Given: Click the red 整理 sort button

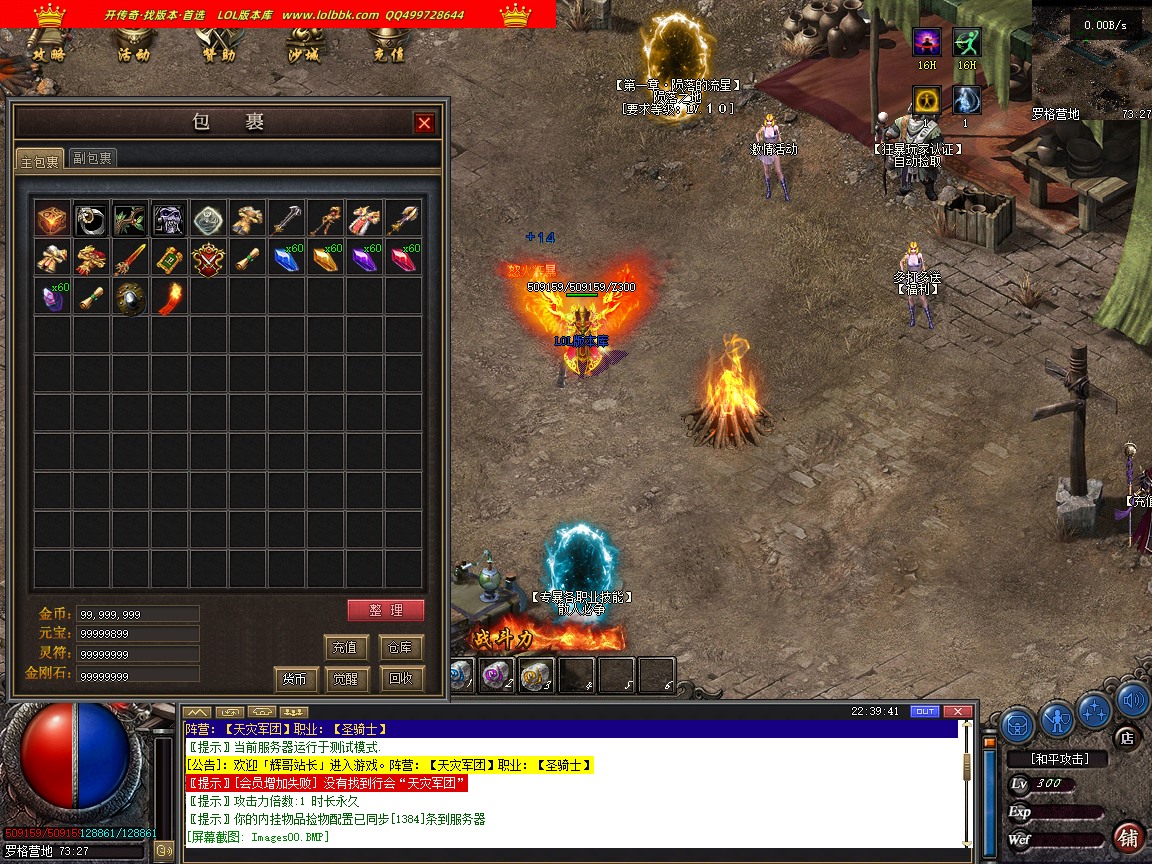Looking at the screenshot, I should [x=386, y=610].
